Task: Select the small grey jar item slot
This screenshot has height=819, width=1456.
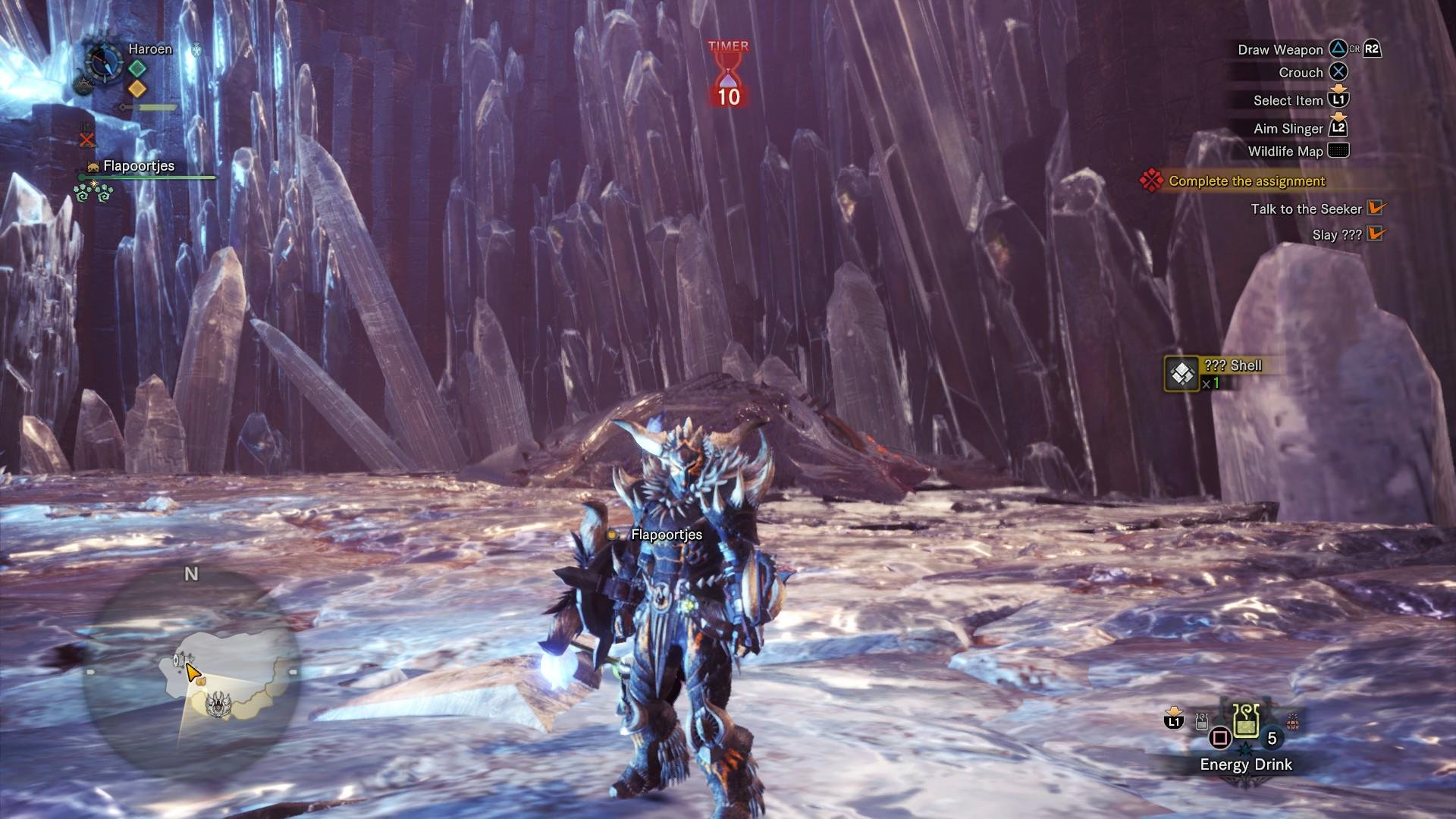Action: pyautogui.click(x=1201, y=721)
